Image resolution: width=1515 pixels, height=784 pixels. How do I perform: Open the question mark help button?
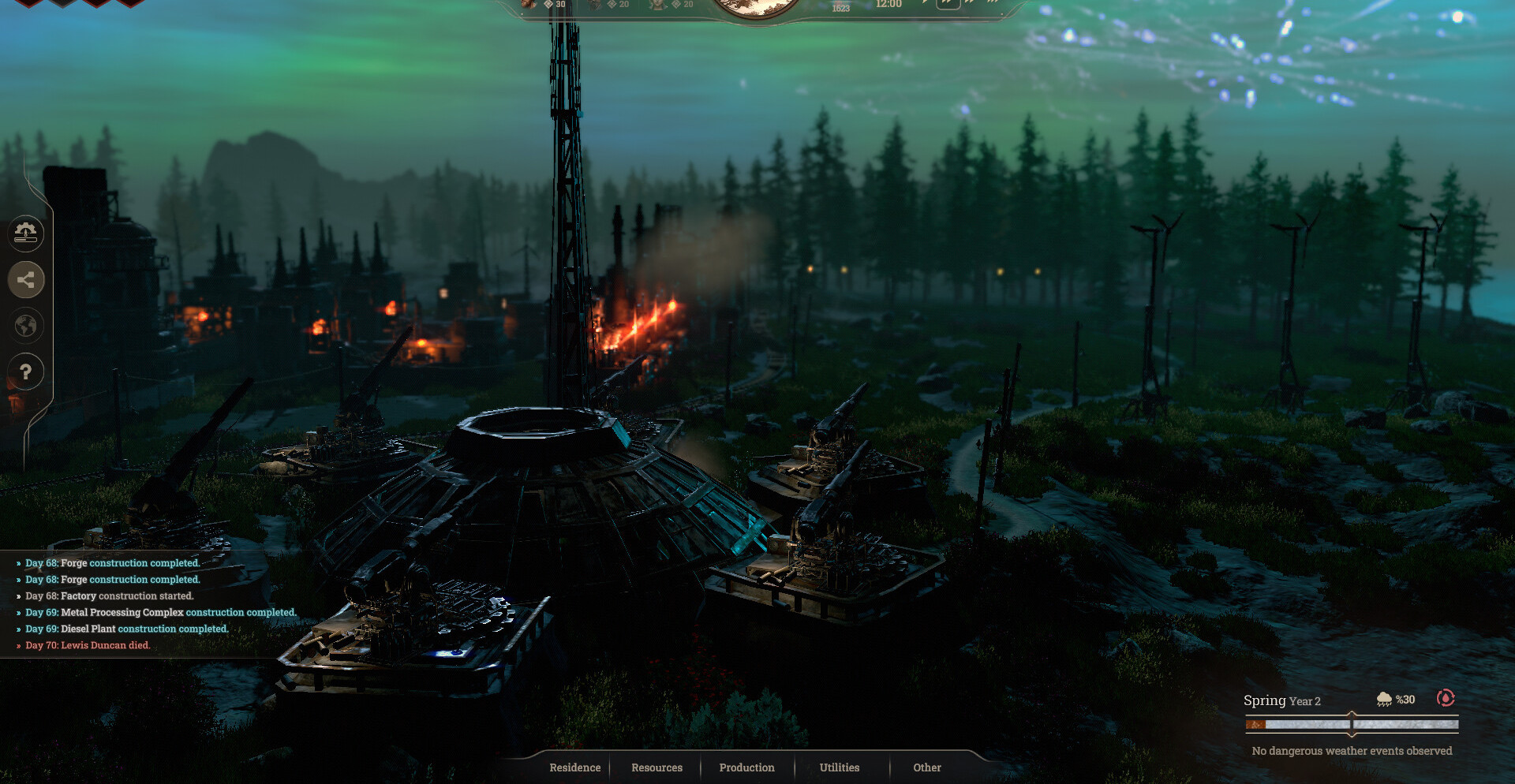25,371
